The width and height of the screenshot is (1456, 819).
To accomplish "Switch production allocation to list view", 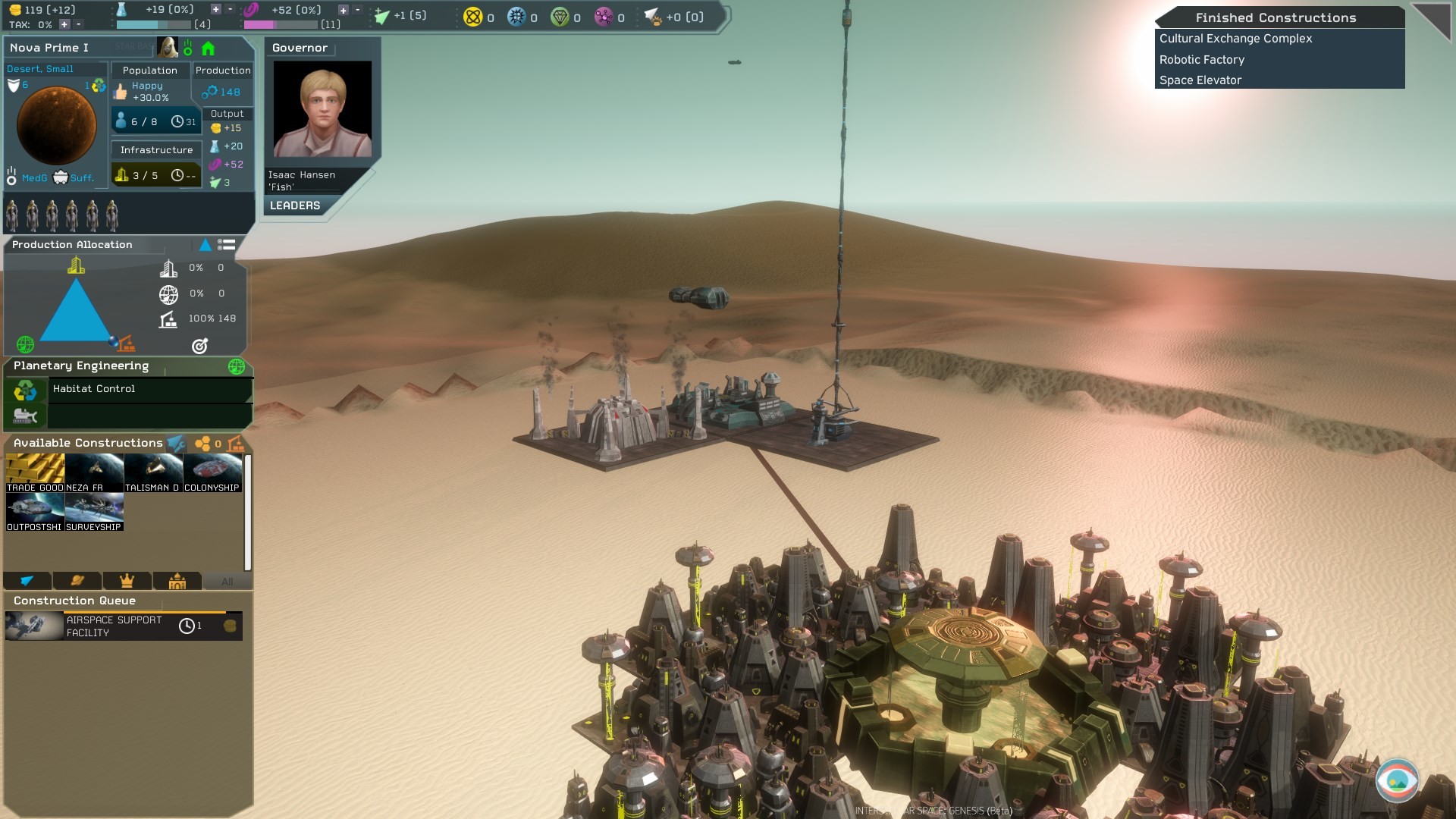I will (226, 245).
